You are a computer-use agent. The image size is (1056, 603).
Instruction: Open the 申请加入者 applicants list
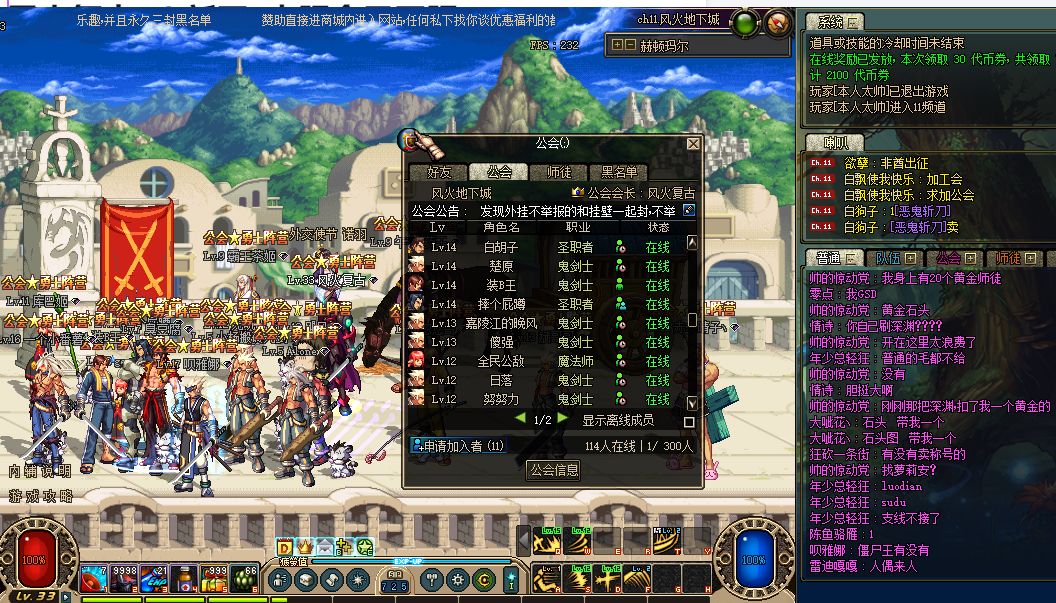pos(458,446)
